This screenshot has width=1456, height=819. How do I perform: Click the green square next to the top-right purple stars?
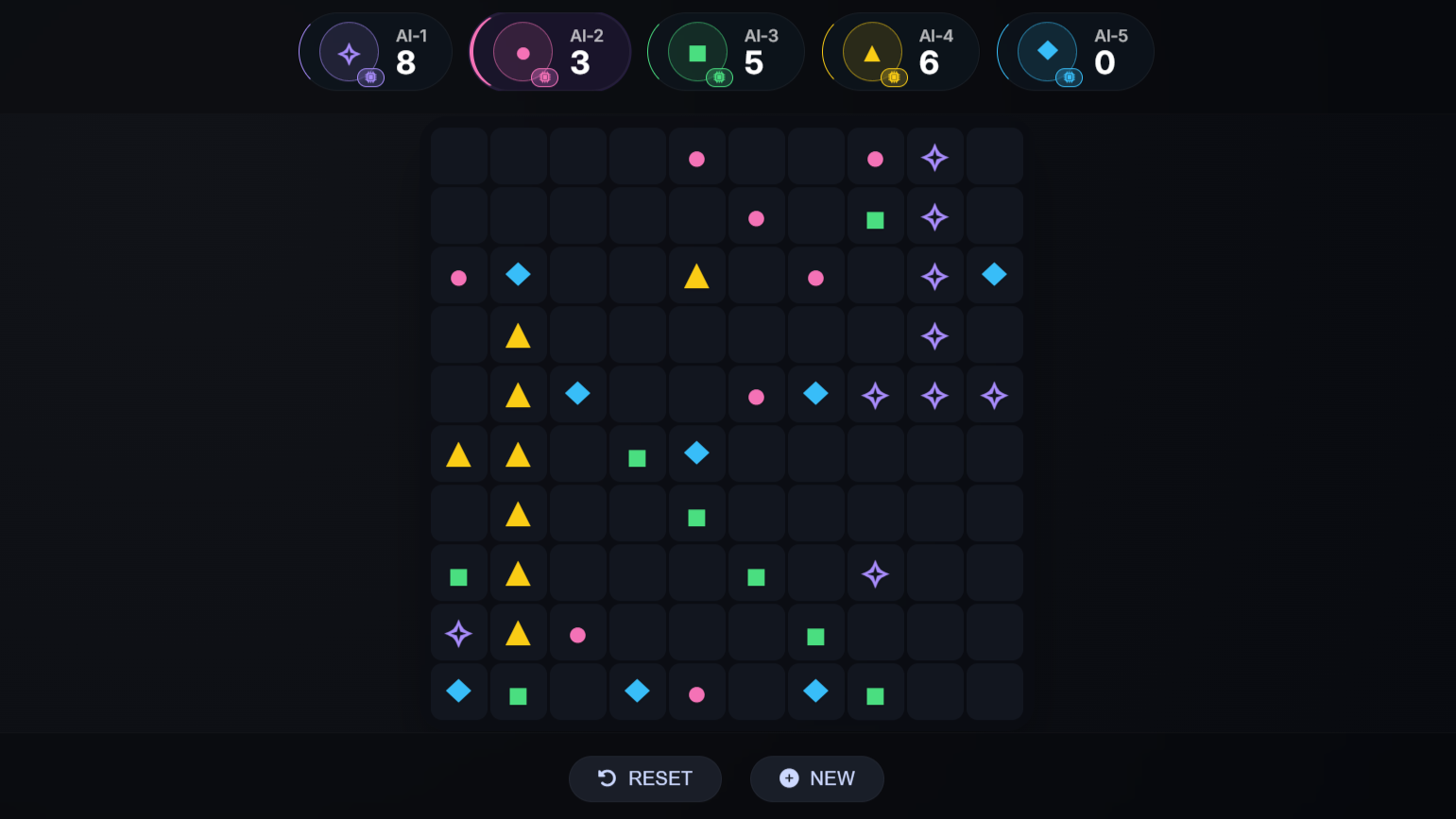coord(875,218)
